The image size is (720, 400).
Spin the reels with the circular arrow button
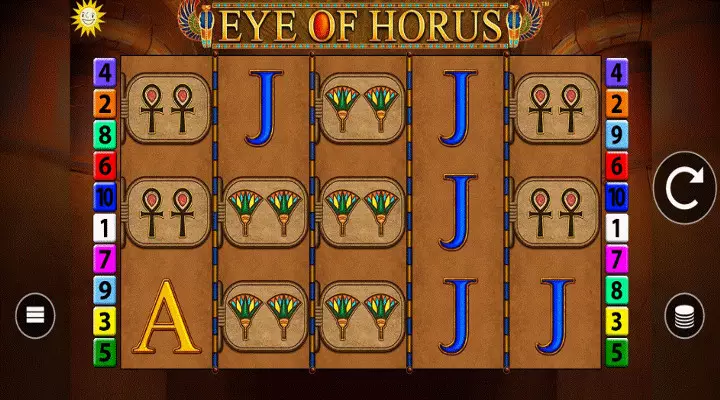[x=685, y=187]
